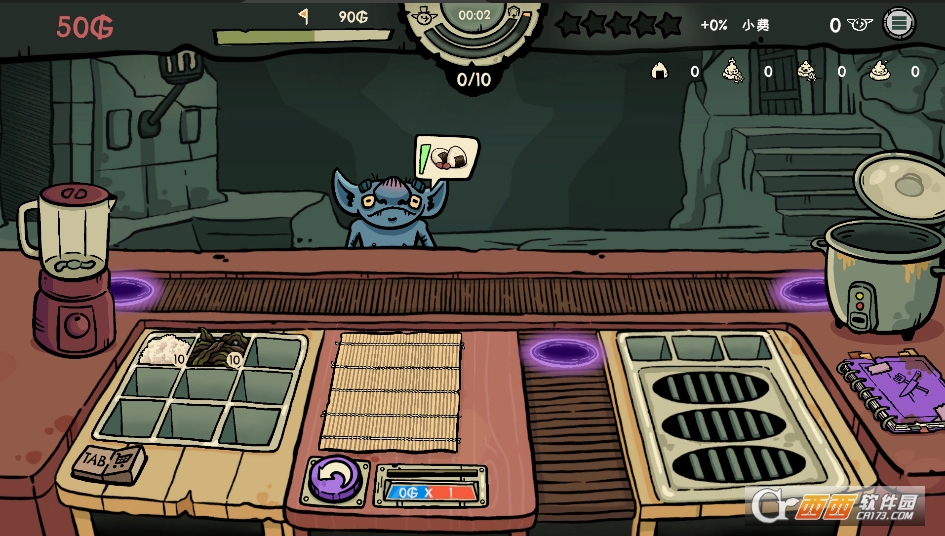Activate the red blender
Image resolution: width=945 pixels, height=536 pixels.
[71, 270]
